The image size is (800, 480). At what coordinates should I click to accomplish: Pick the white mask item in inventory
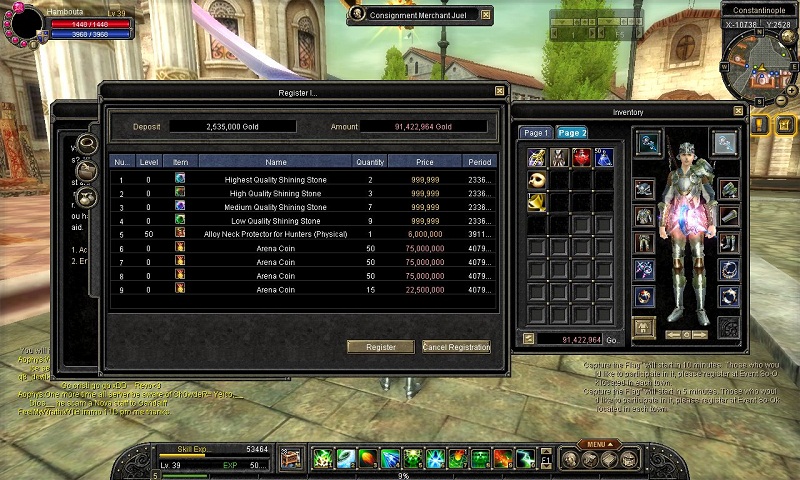(537, 179)
